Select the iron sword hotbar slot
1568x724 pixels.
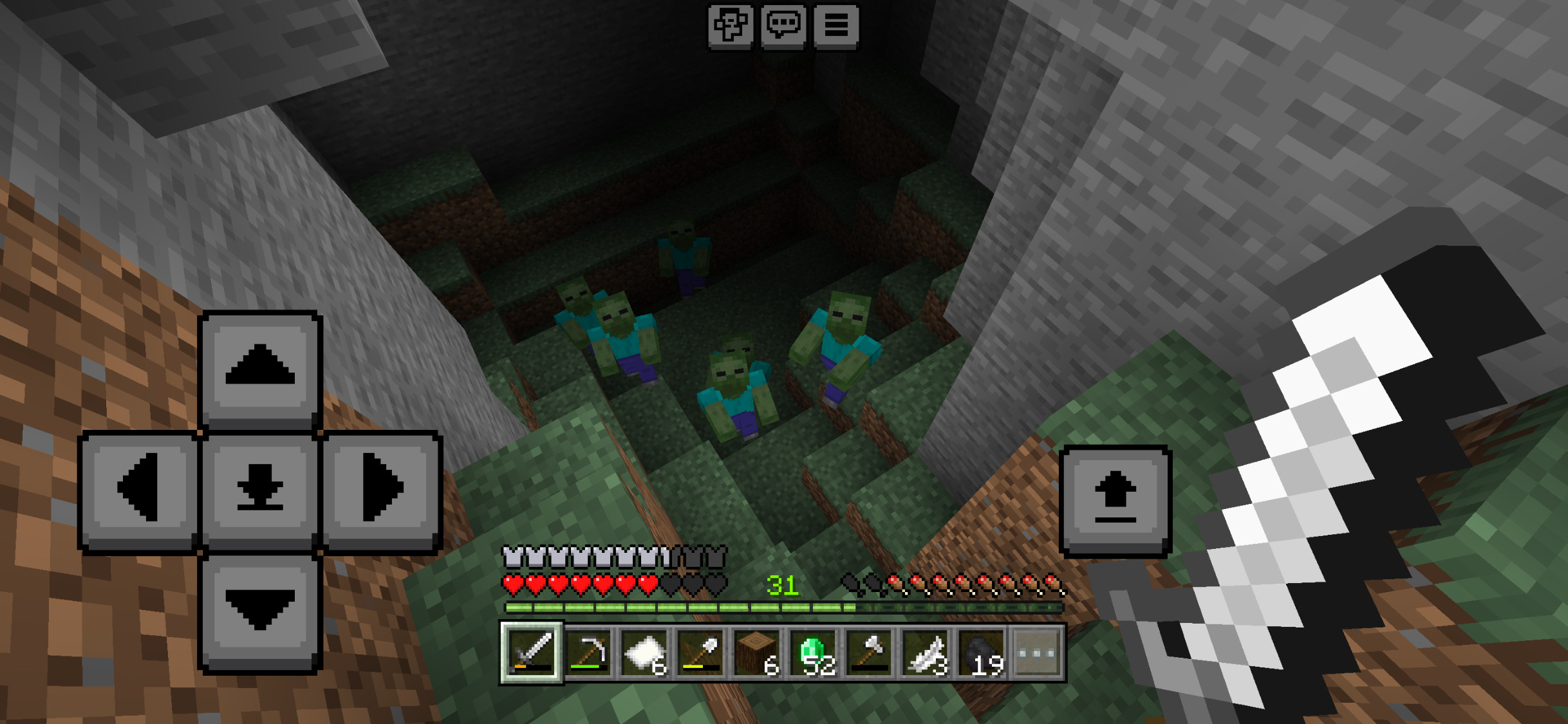tap(532, 653)
